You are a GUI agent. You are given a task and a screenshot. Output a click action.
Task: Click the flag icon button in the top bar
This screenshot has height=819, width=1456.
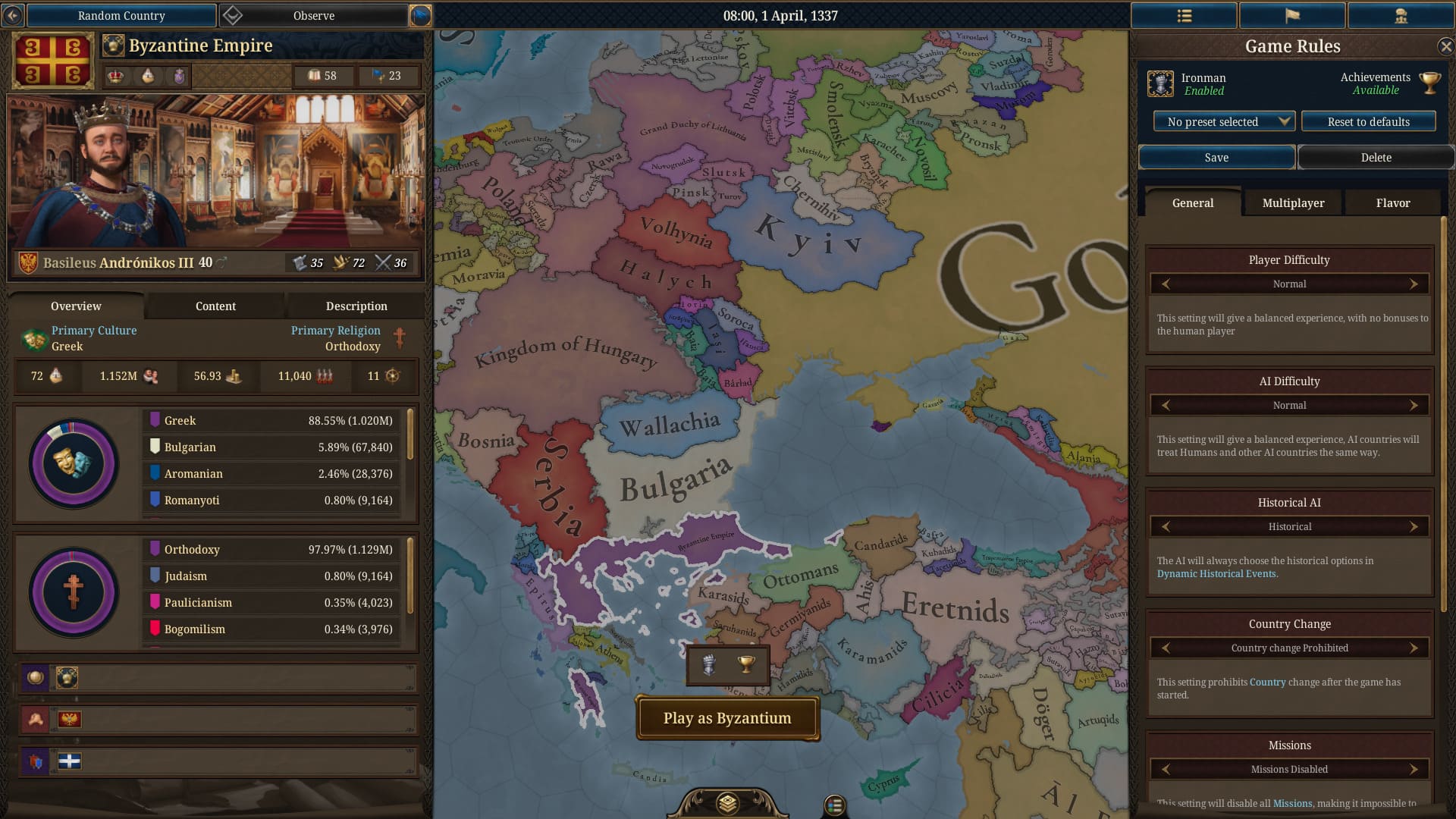coord(1292,15)
